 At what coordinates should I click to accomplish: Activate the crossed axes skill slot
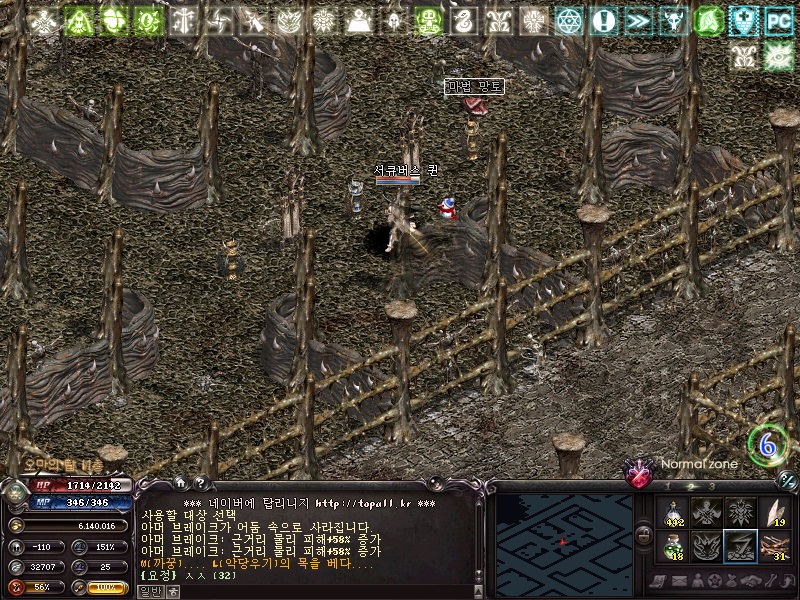coord(706,512)
